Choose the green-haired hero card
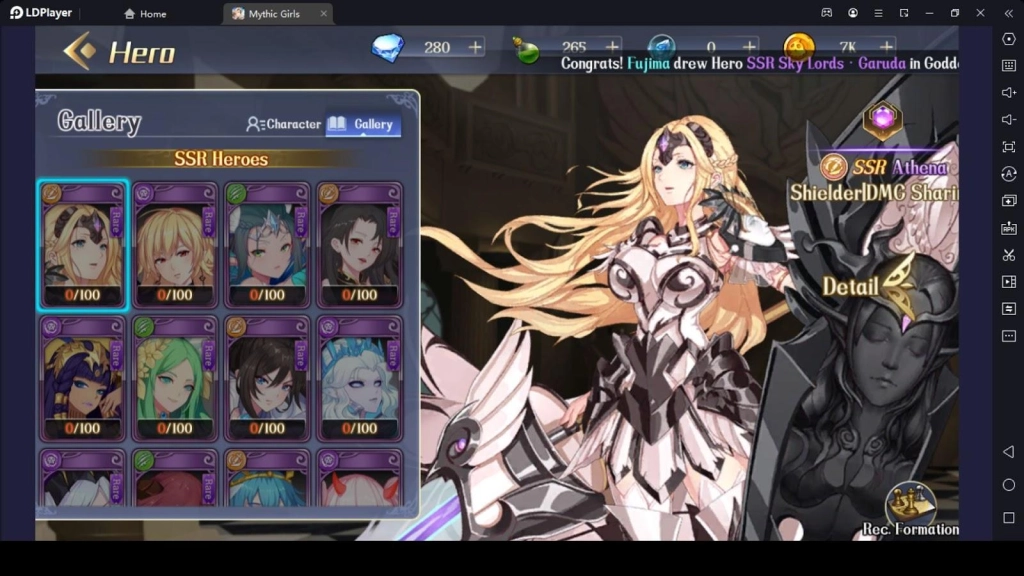 [x=176, y=378]
